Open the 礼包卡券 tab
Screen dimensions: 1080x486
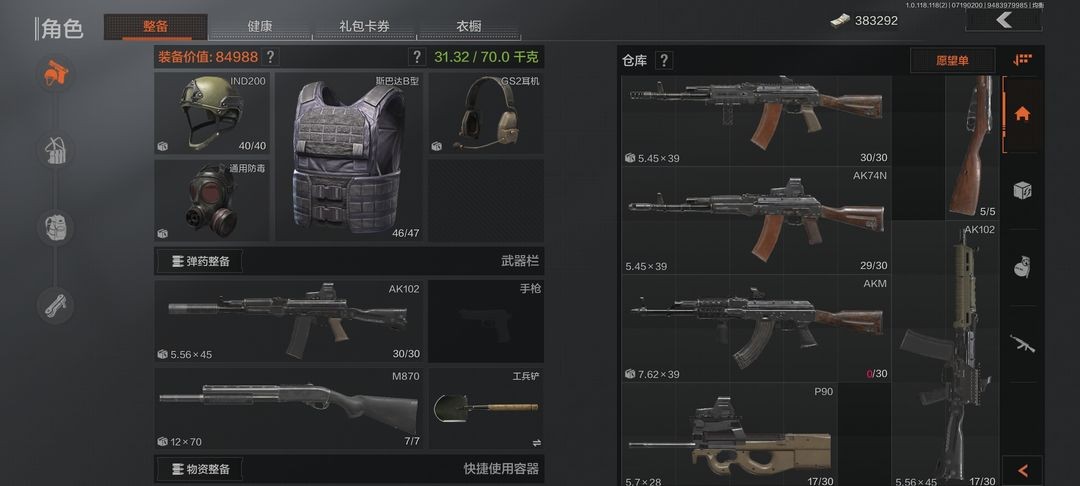(x=366, y=26)
